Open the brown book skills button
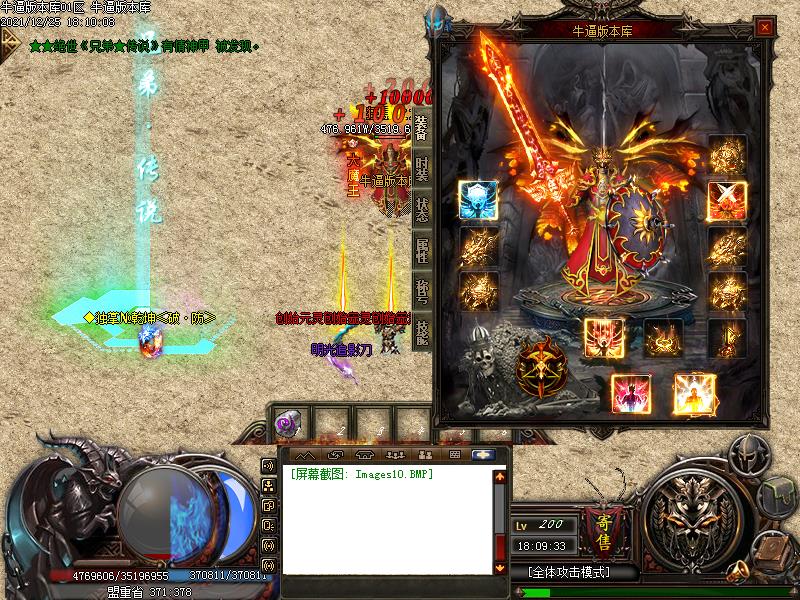The width and height of the screenshot is (800, 600). tap(773, 552)
